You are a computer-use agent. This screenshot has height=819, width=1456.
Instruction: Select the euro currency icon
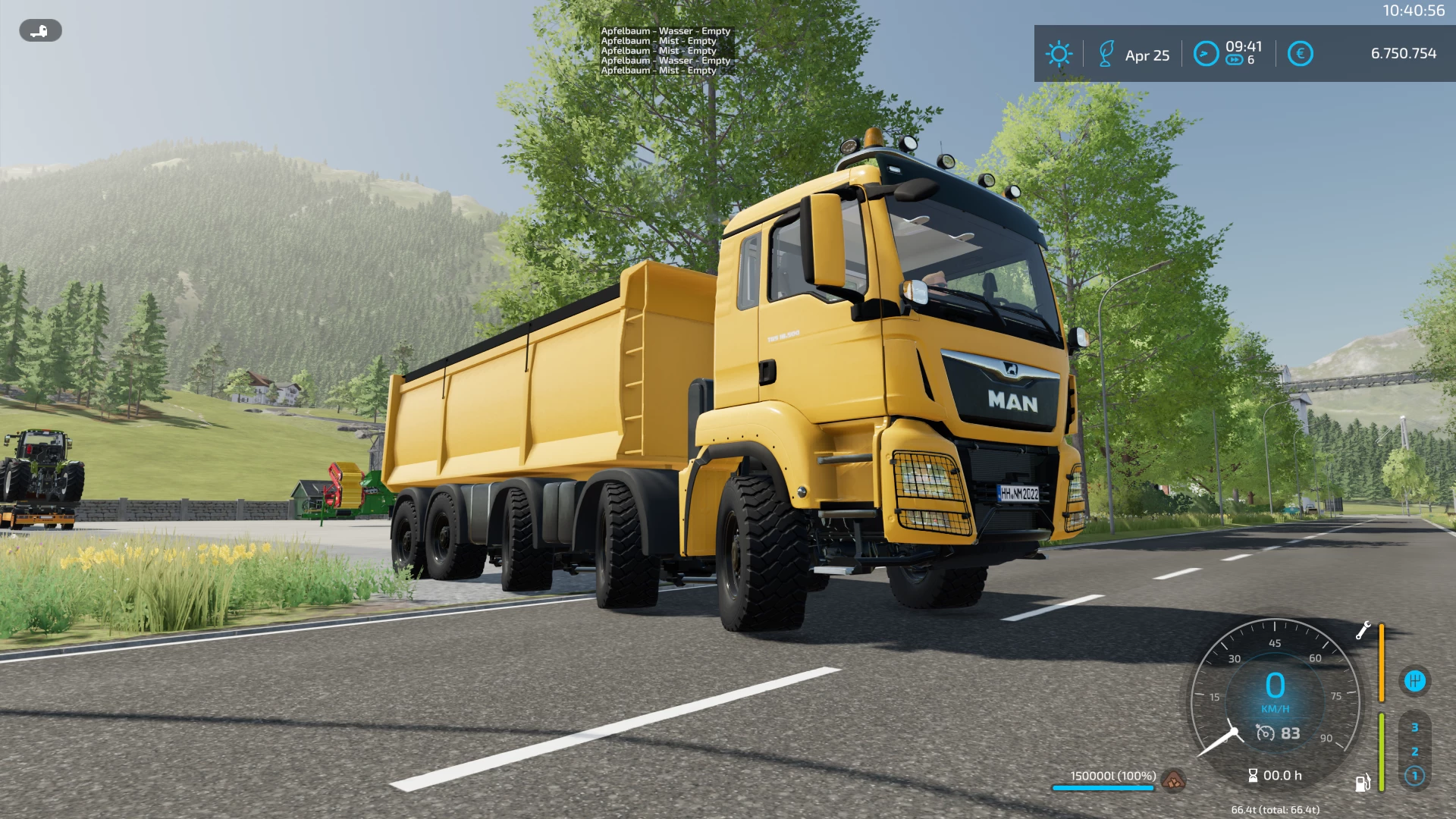pyautogui.click(x=1300, y=54)
